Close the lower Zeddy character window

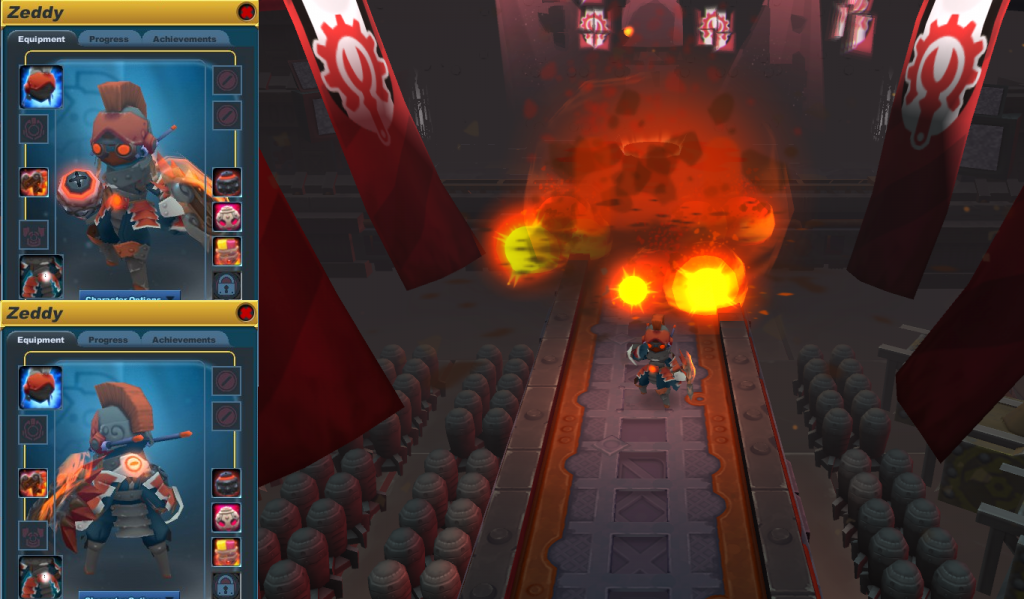[246, 313]
